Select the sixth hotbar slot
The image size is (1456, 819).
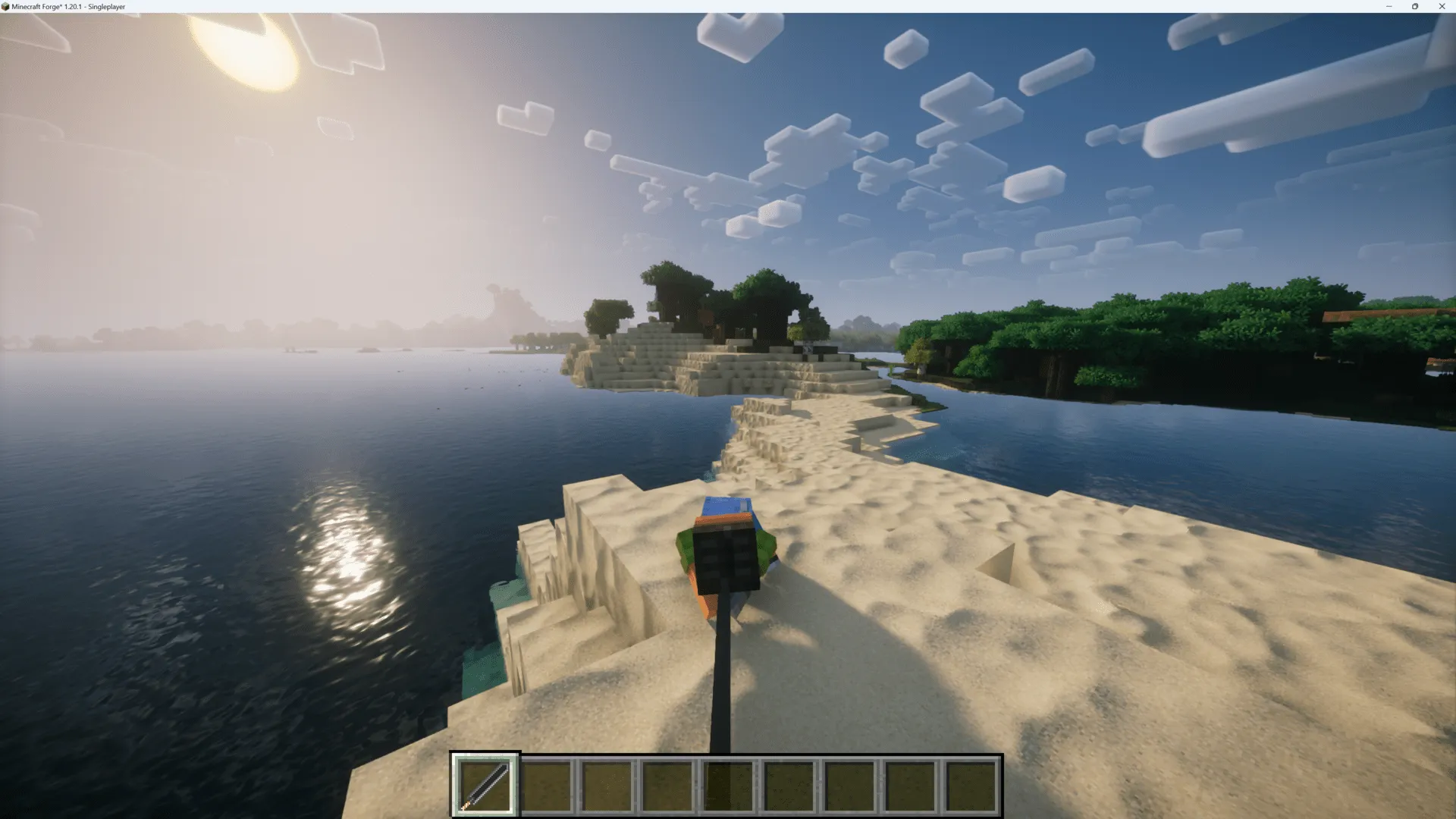point(789,785)
